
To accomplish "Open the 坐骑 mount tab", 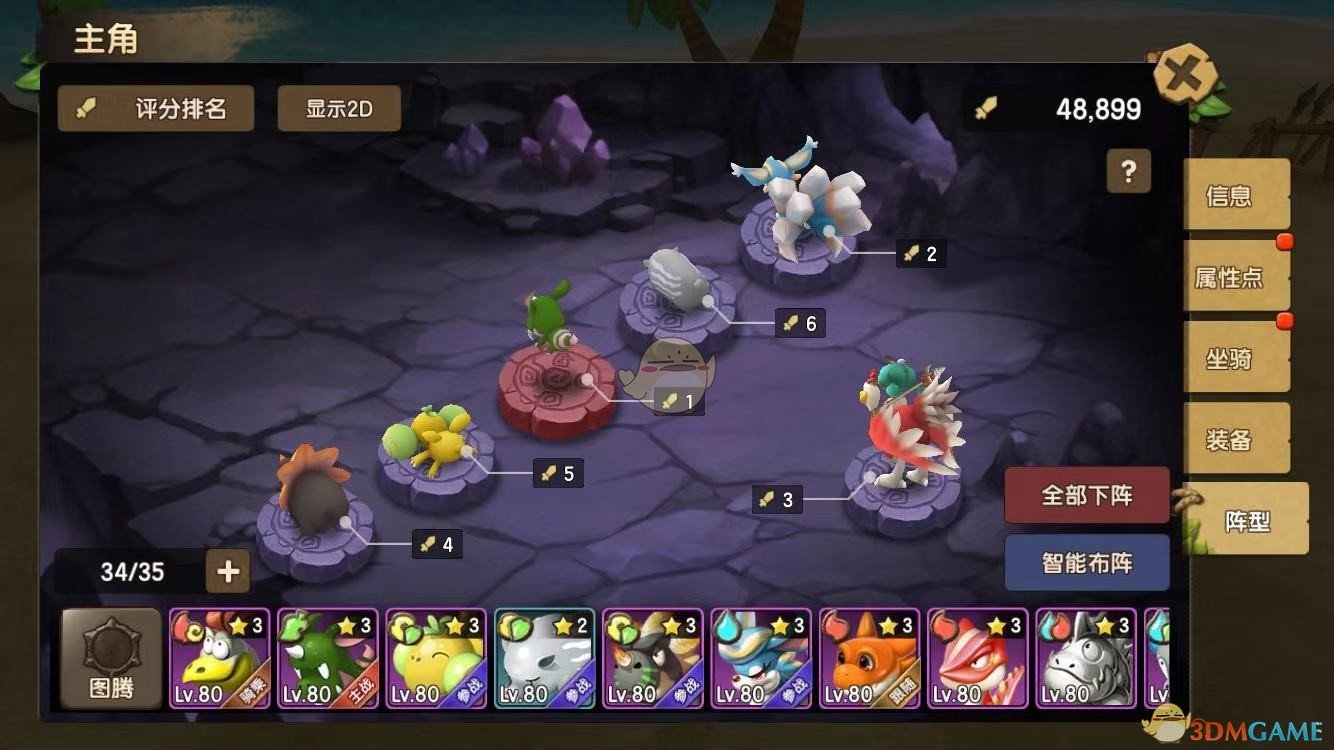I will click(x=1235, y=358).
